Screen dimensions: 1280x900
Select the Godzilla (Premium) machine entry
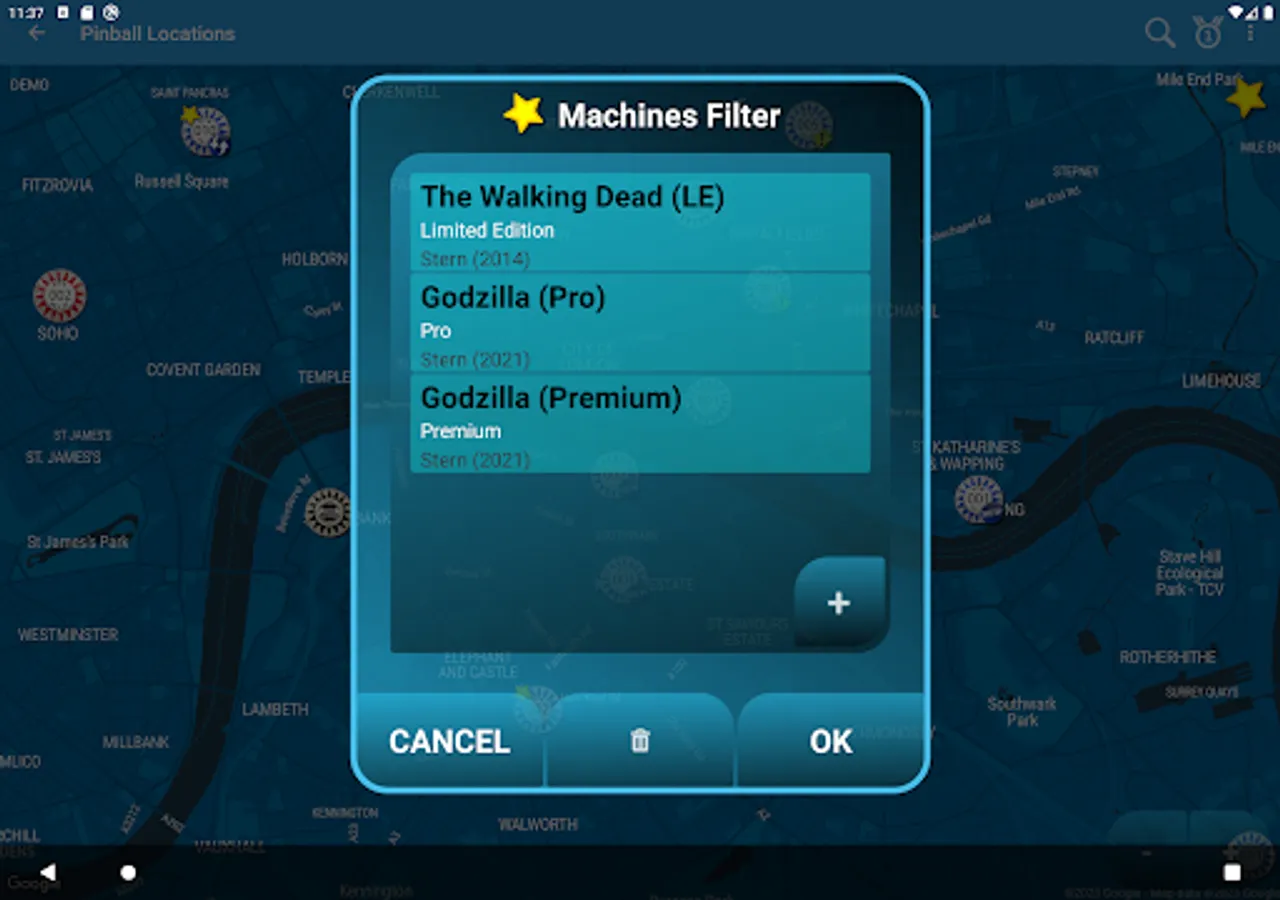coord(640,423)
